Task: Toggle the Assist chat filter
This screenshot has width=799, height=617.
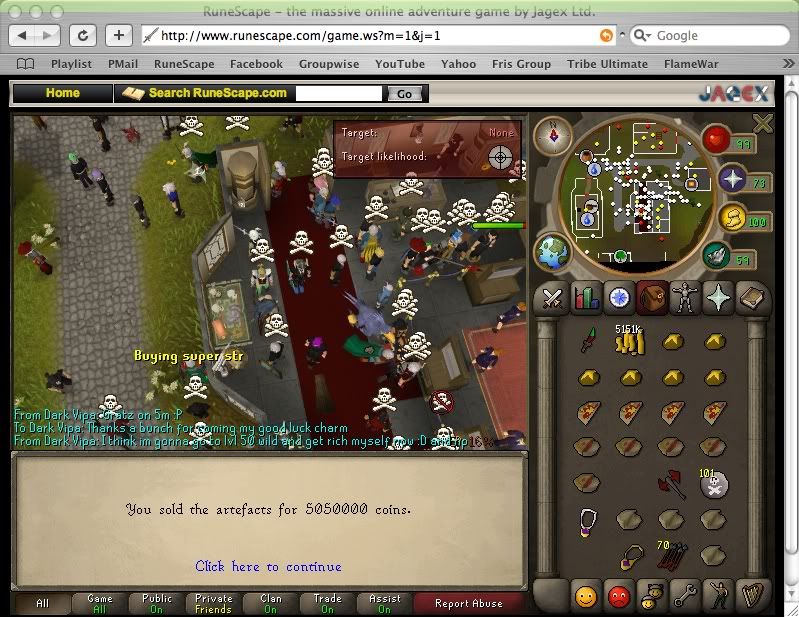Action: click(384, 603)
